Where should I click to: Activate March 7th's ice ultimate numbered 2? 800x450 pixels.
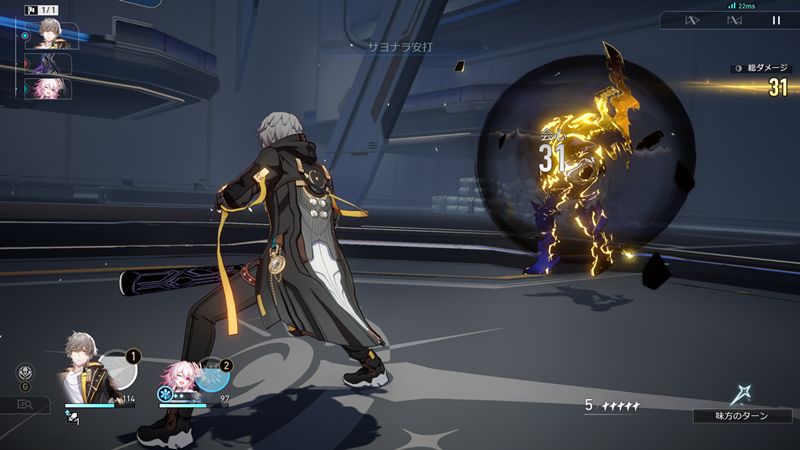click(213, 376)
